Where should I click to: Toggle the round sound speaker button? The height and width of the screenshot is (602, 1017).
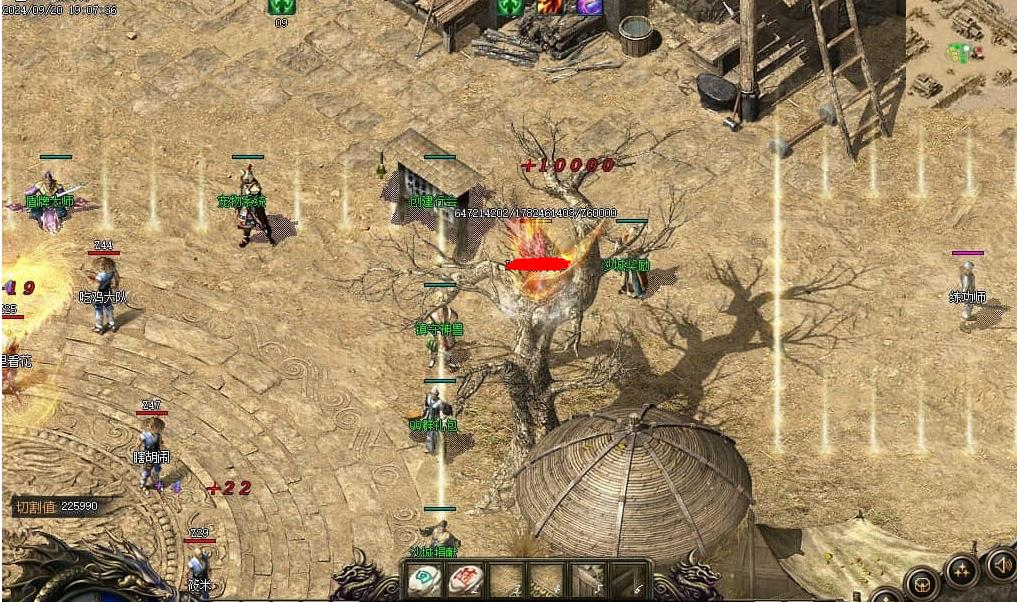coord(1000,564)
